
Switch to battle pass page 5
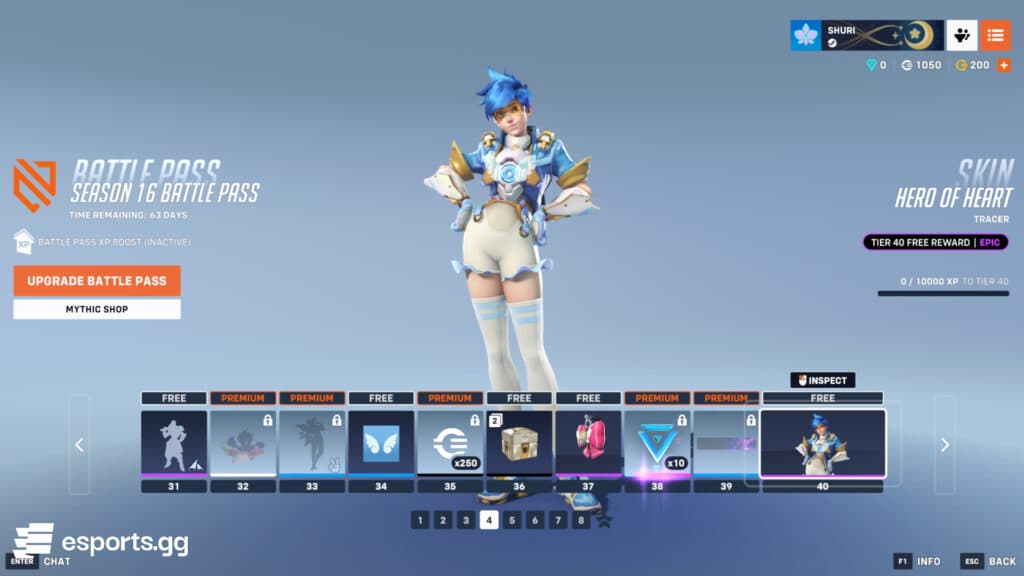pos(512,520)
